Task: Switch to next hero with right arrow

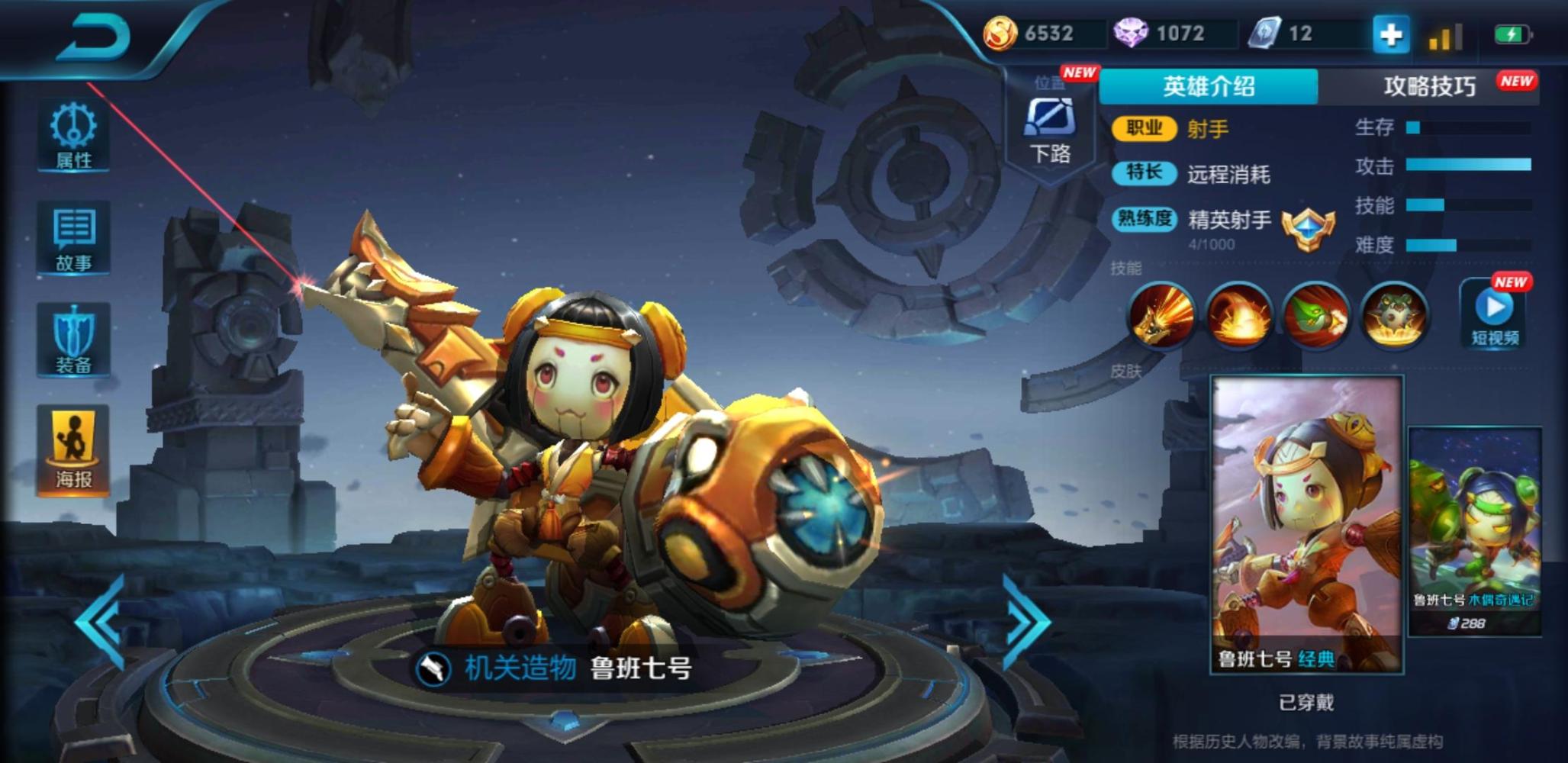Action: pos(1024,622)
